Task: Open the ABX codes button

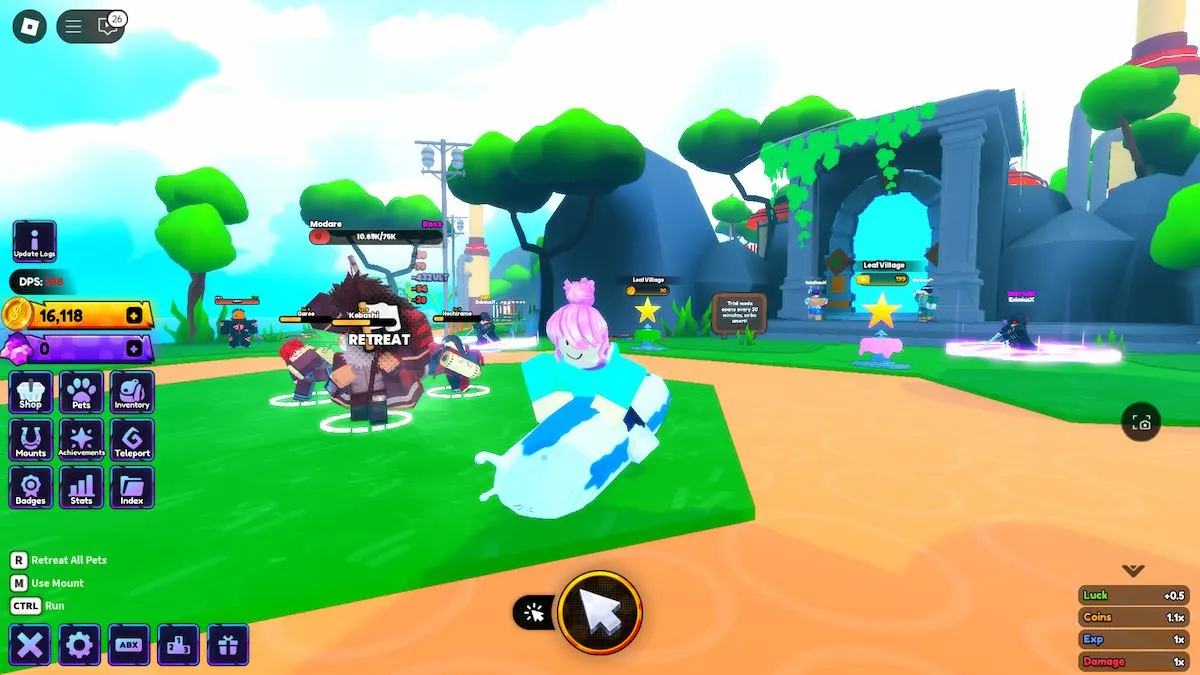Action: coord(129,645)
